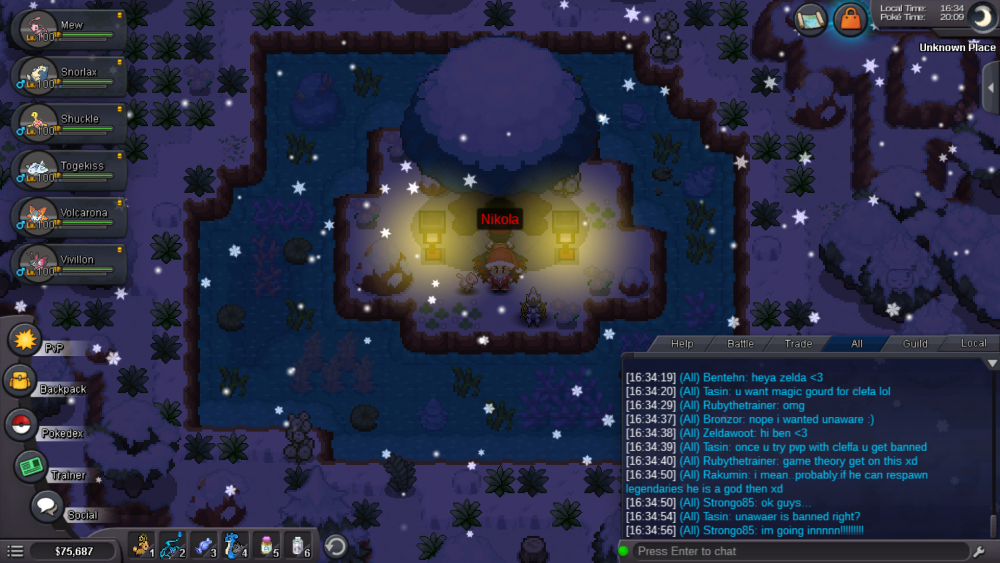Switch to the Guild chat tab
Image resolution: width=1000 pixels, height=563 pixels.
pos(915,344)
